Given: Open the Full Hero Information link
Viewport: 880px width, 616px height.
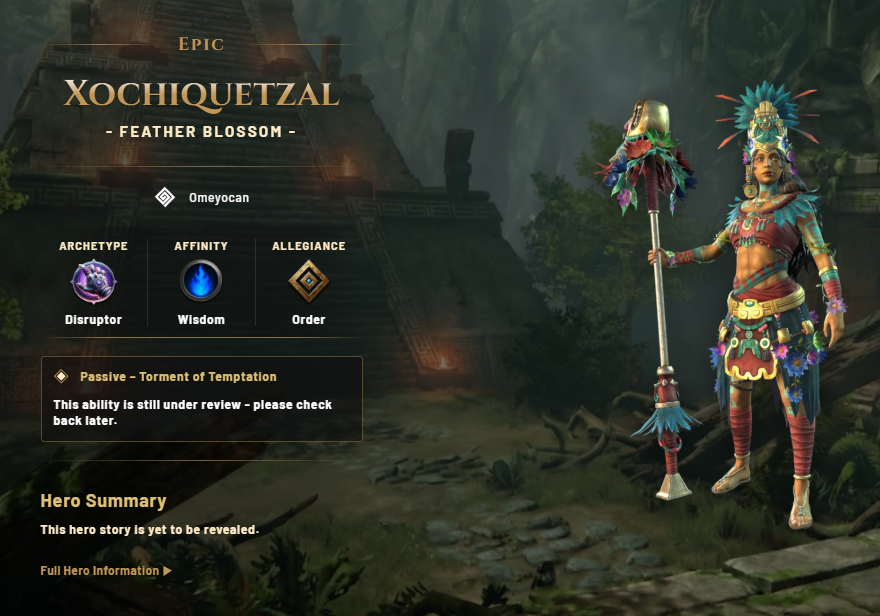Looking at the screenshot, I should pyautogui.click(x=105, y=571).
